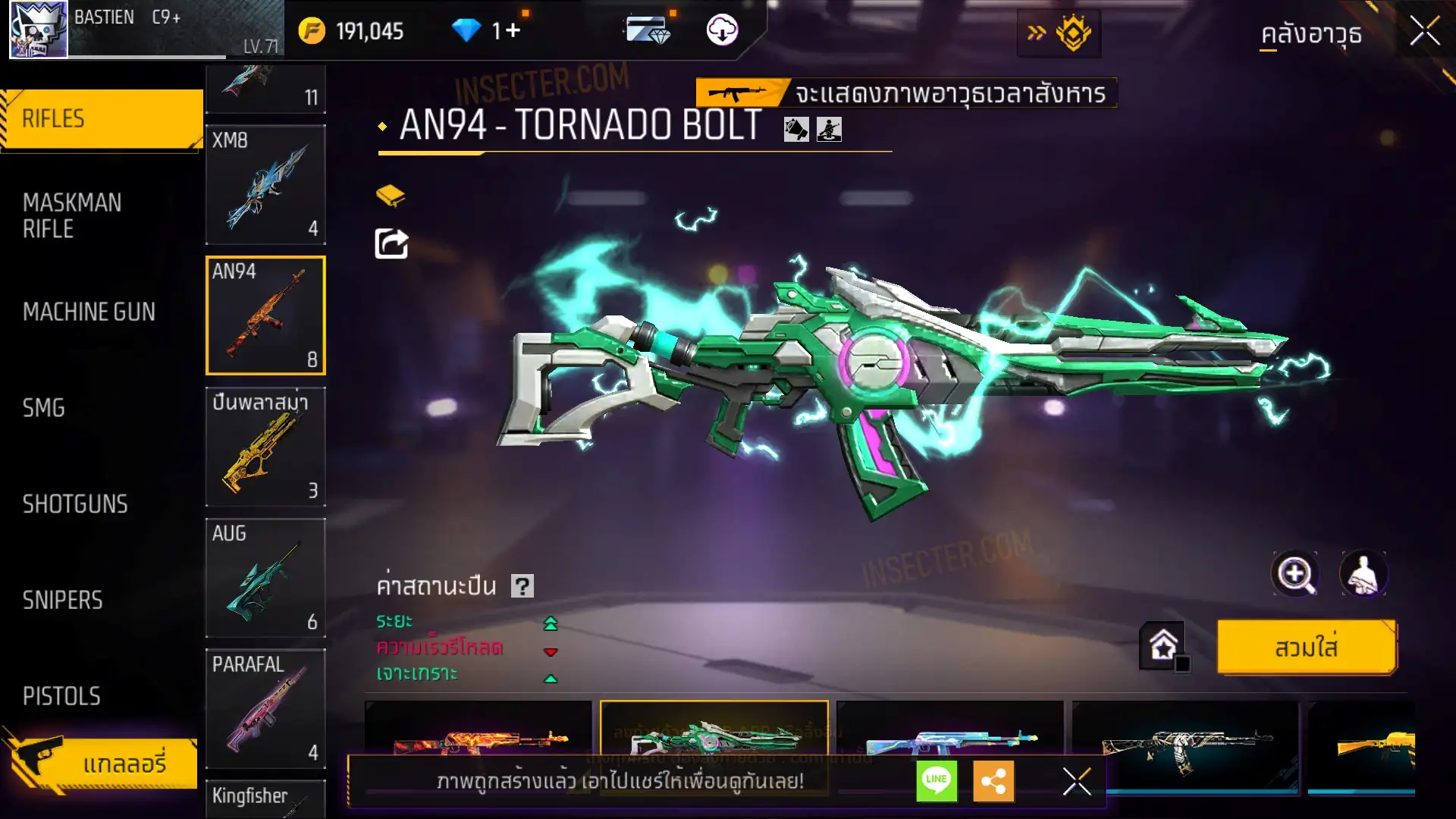The height and width of the screenshot is (819, 1456).
Task: Click the yellow equip button
Action: [1306, 648]
